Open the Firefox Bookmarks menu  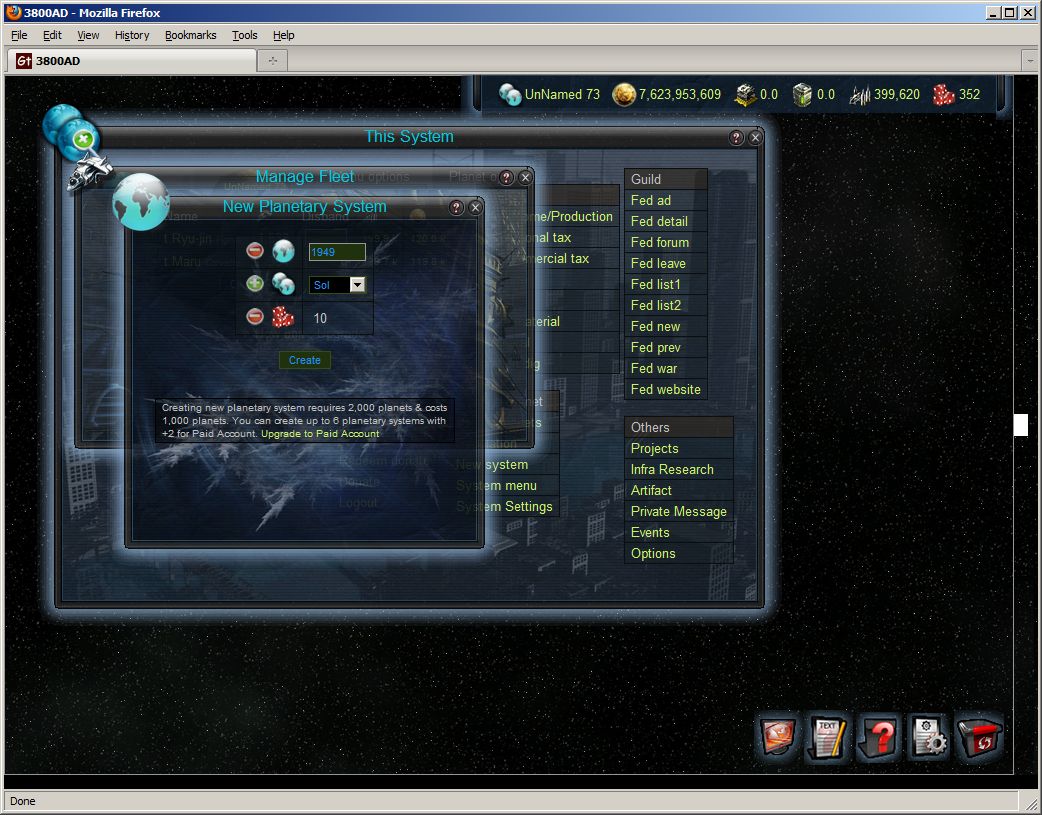click(x=190, y=35)
